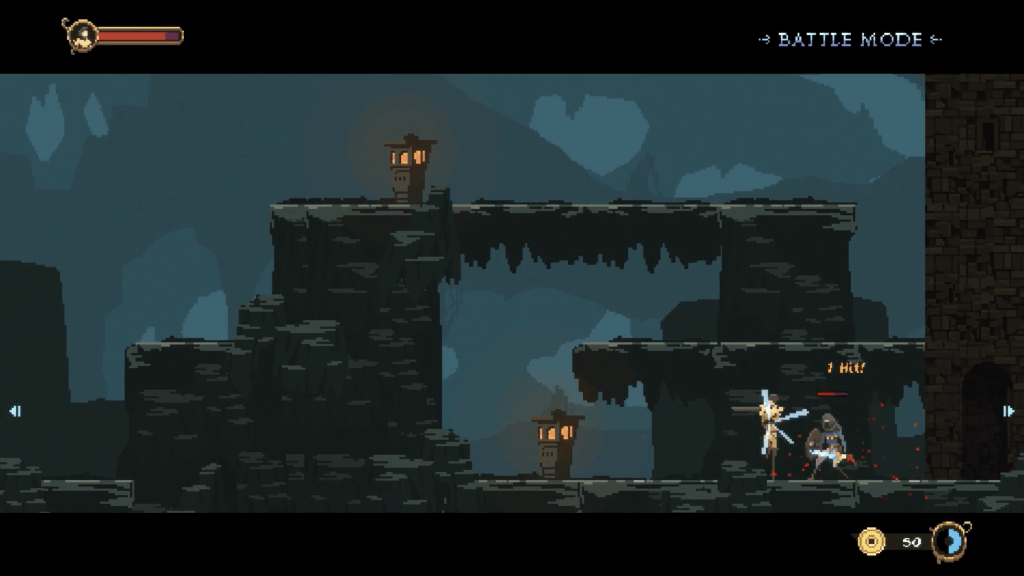Click the Battle Mode label

[850, 40]
